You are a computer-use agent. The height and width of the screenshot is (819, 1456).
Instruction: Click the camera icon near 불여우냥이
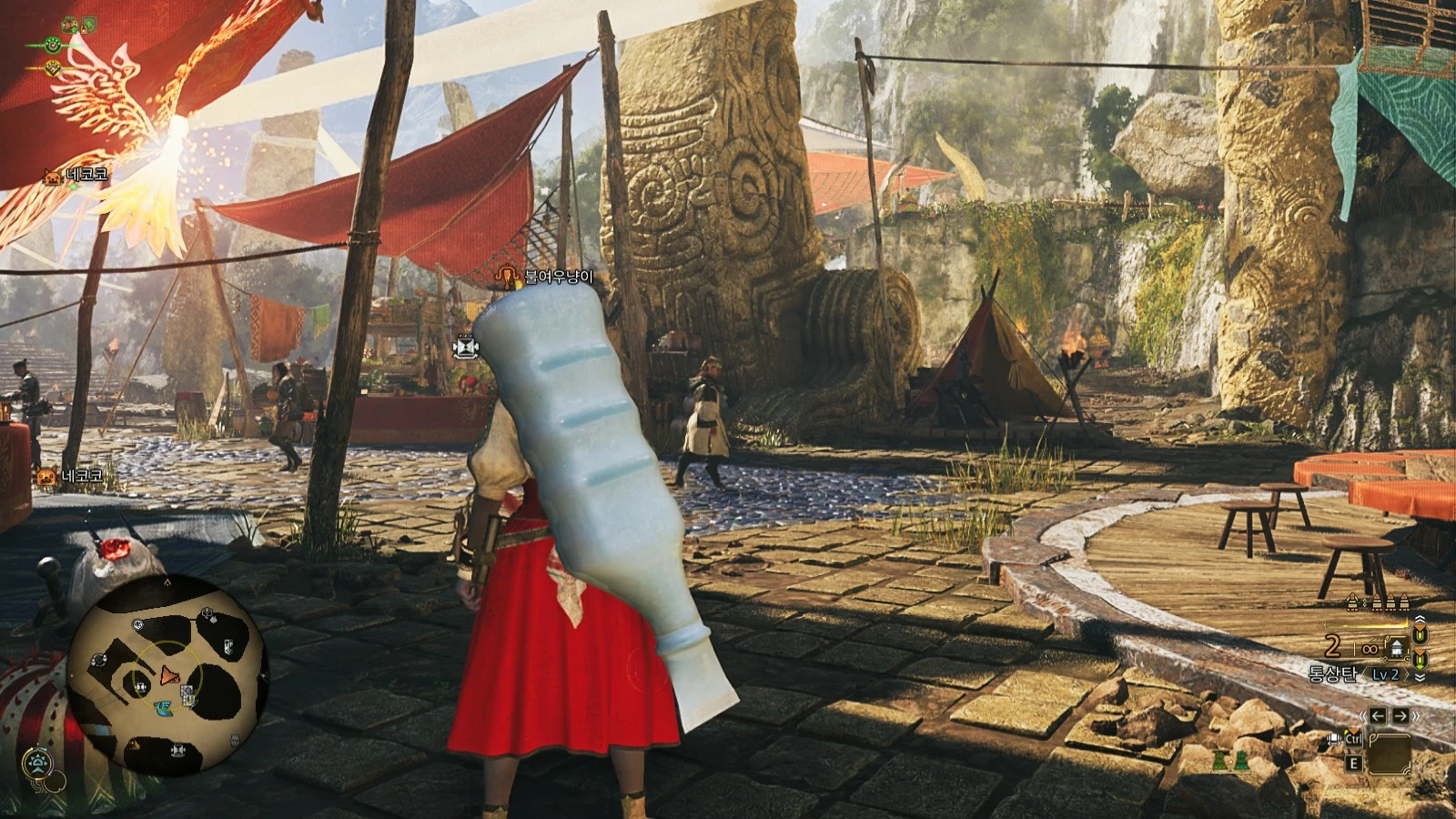point(466,347)
